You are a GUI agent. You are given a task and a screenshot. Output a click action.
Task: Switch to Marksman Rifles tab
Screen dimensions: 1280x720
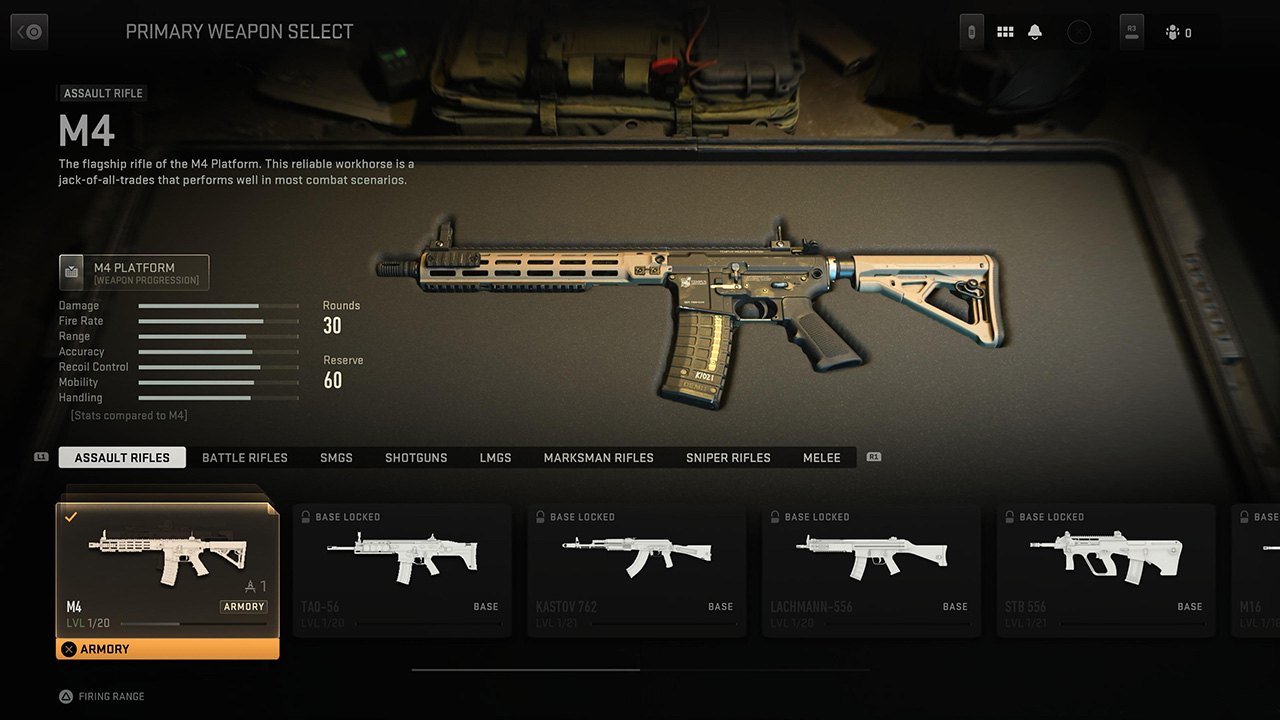[x=598, y=457]
